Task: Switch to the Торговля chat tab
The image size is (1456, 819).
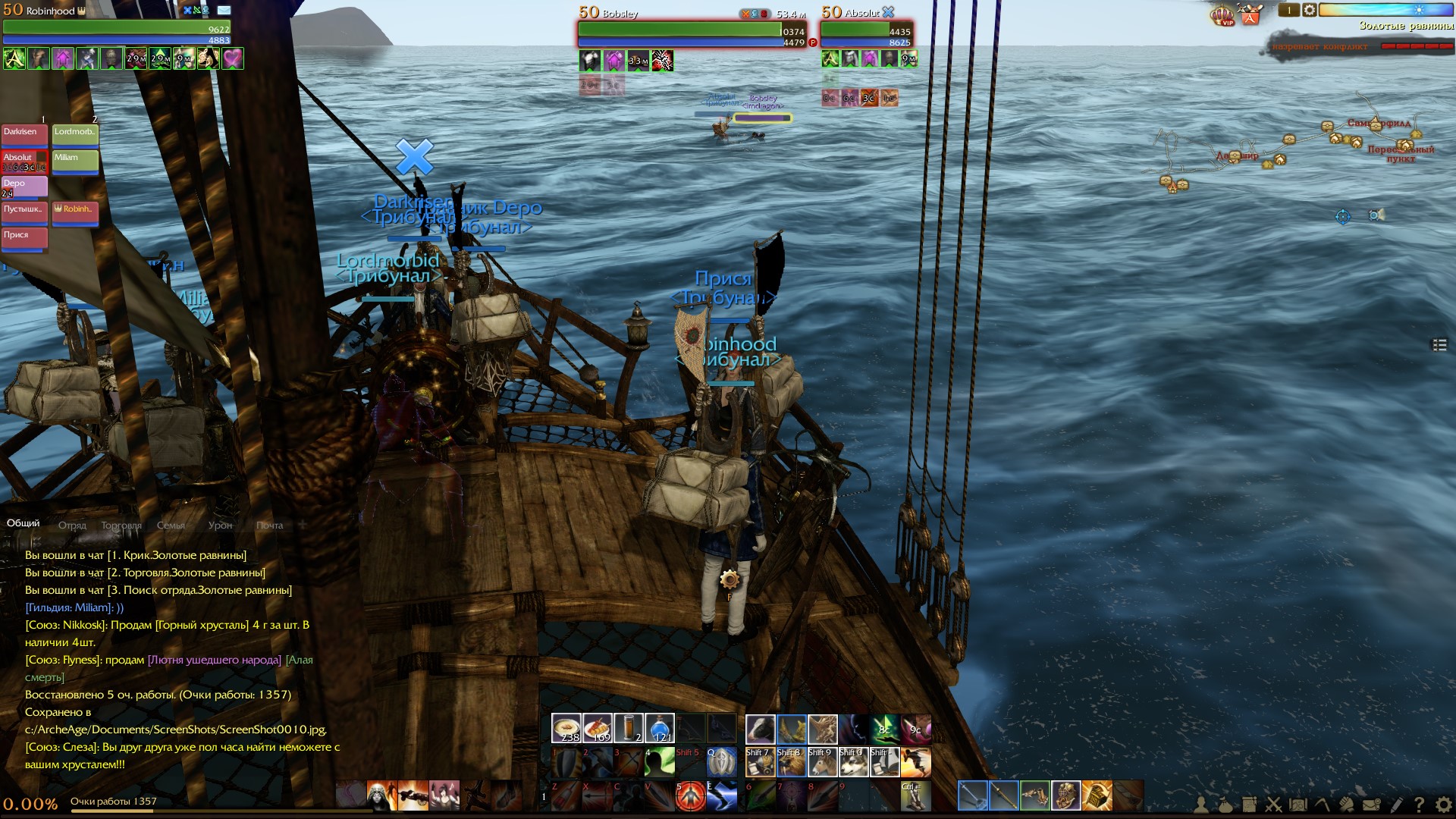Action: 121,525
